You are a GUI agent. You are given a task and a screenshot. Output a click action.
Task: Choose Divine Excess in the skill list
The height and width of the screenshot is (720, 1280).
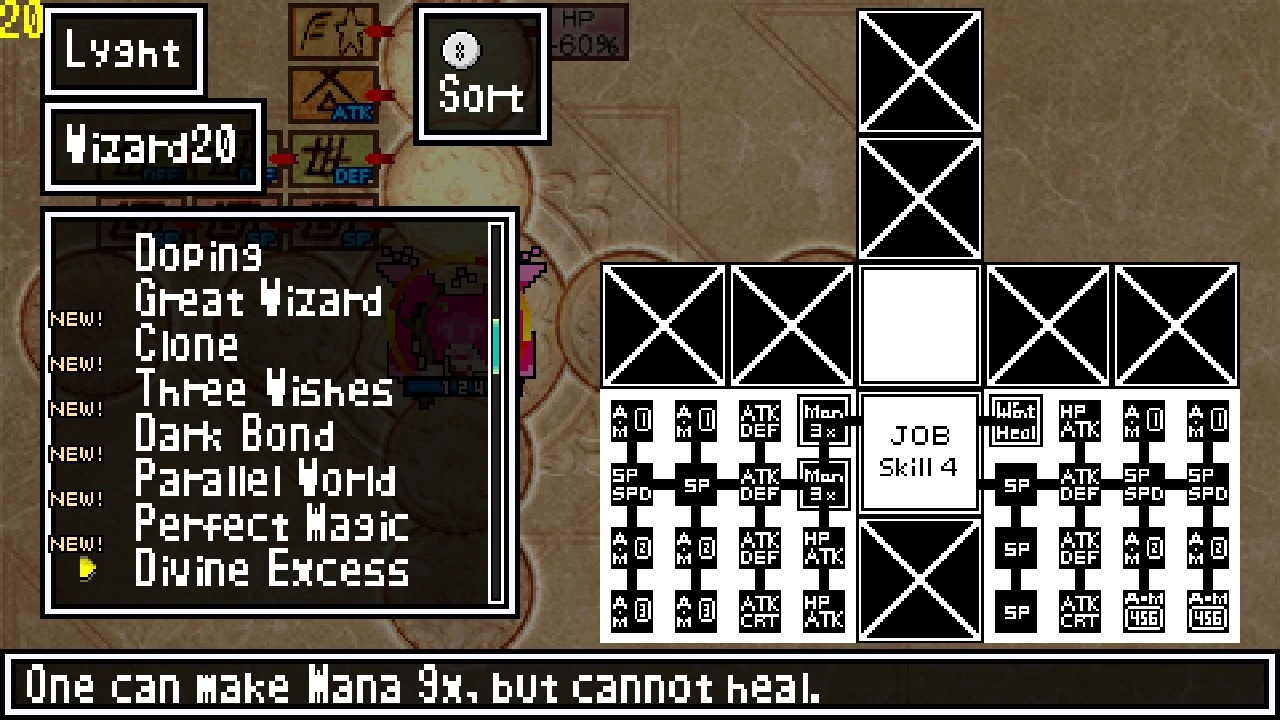click(271, 568)
